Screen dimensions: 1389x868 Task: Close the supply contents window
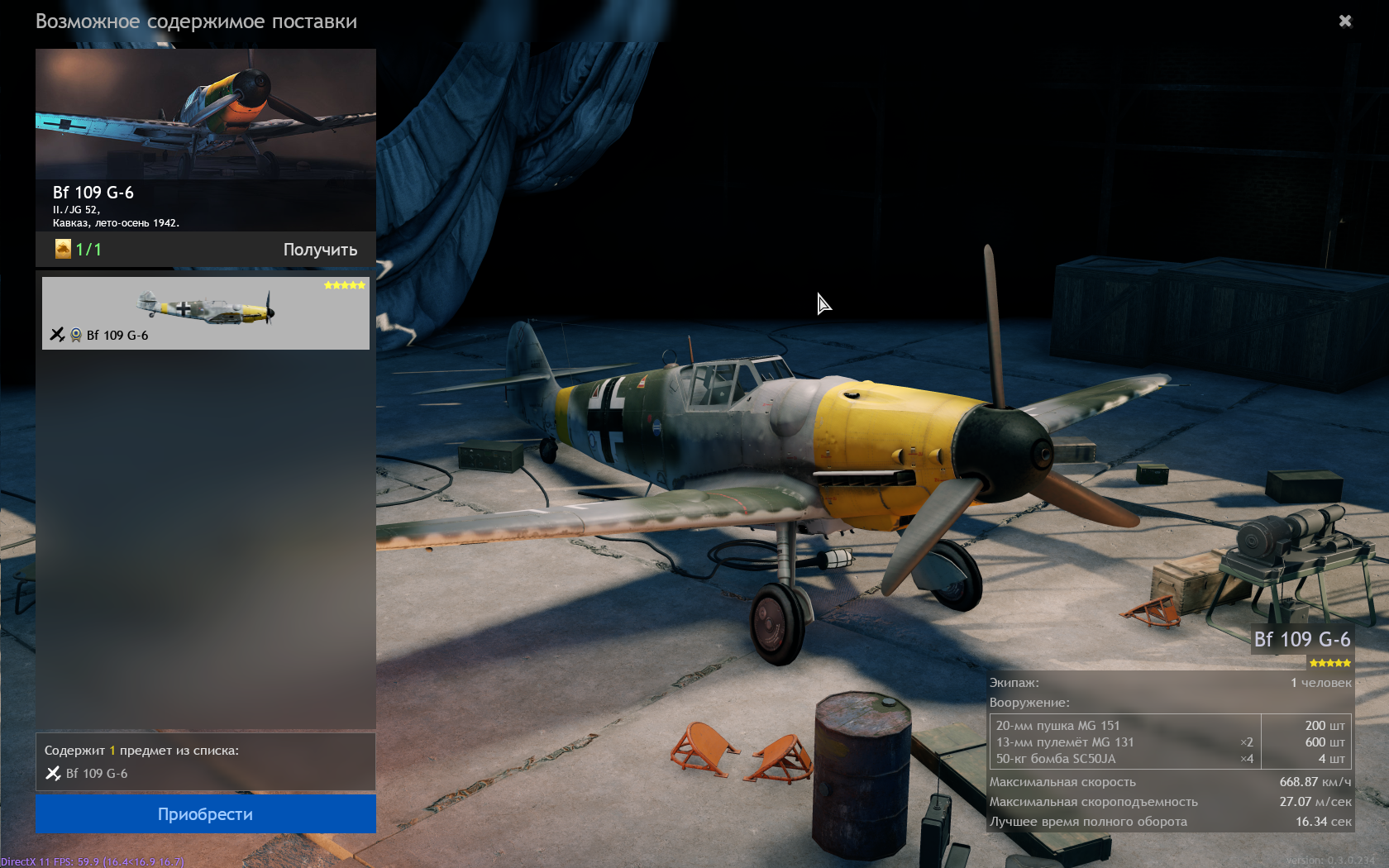[x=1345, y=21]
